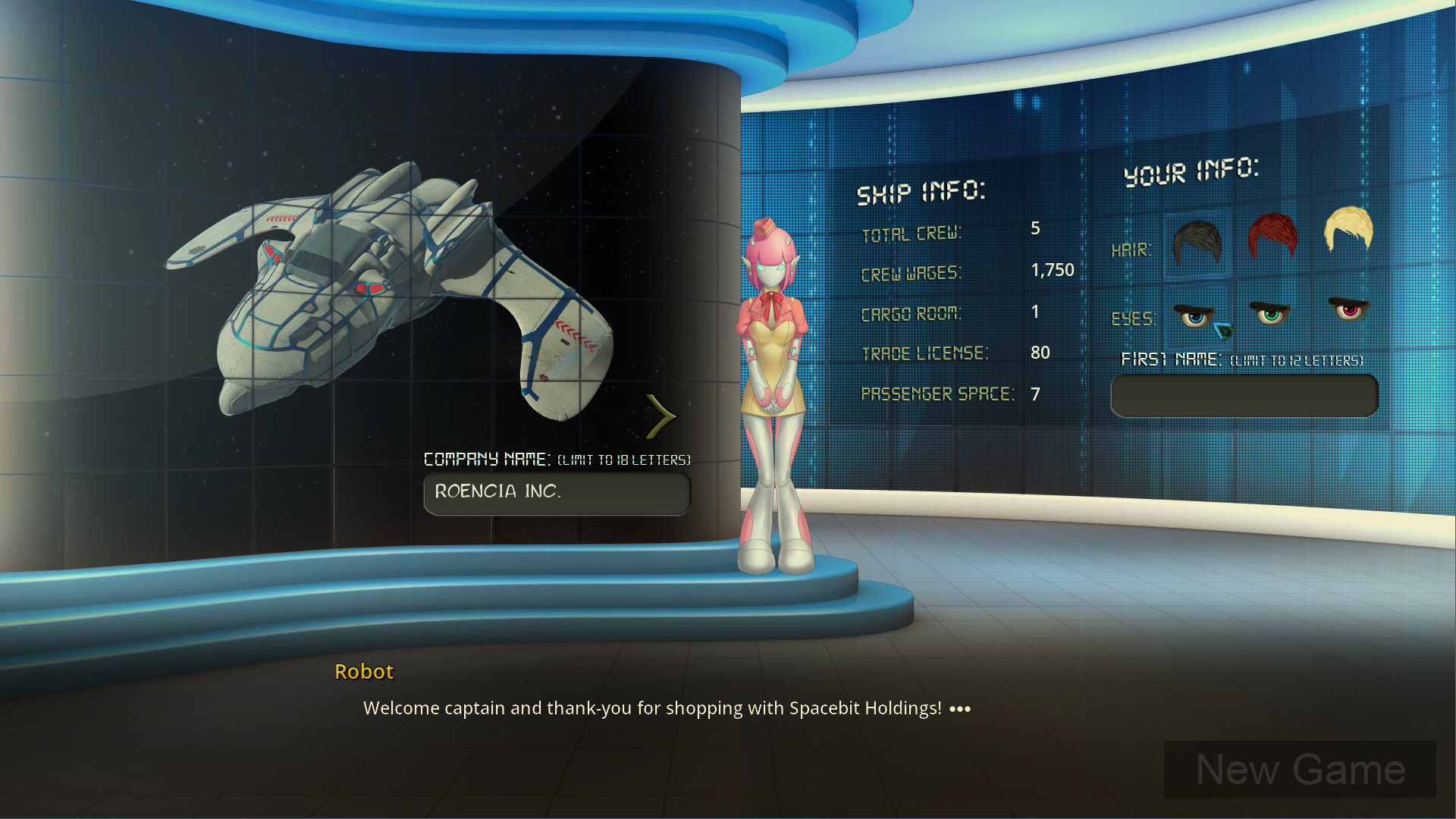
Task: Show the next ship with the arrow
Action: tap(661, 416)
